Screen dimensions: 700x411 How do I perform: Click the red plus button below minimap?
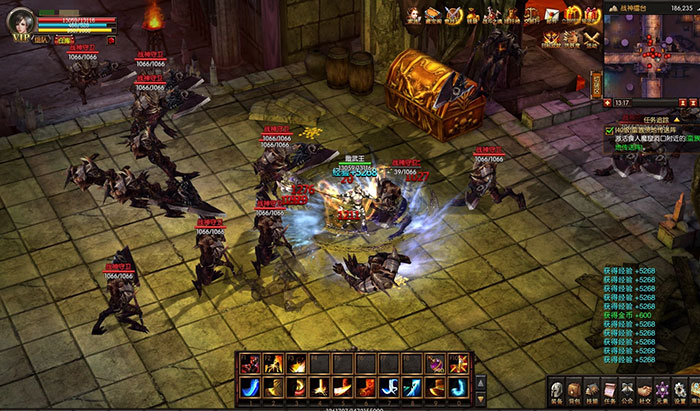(x=609, y=104)
